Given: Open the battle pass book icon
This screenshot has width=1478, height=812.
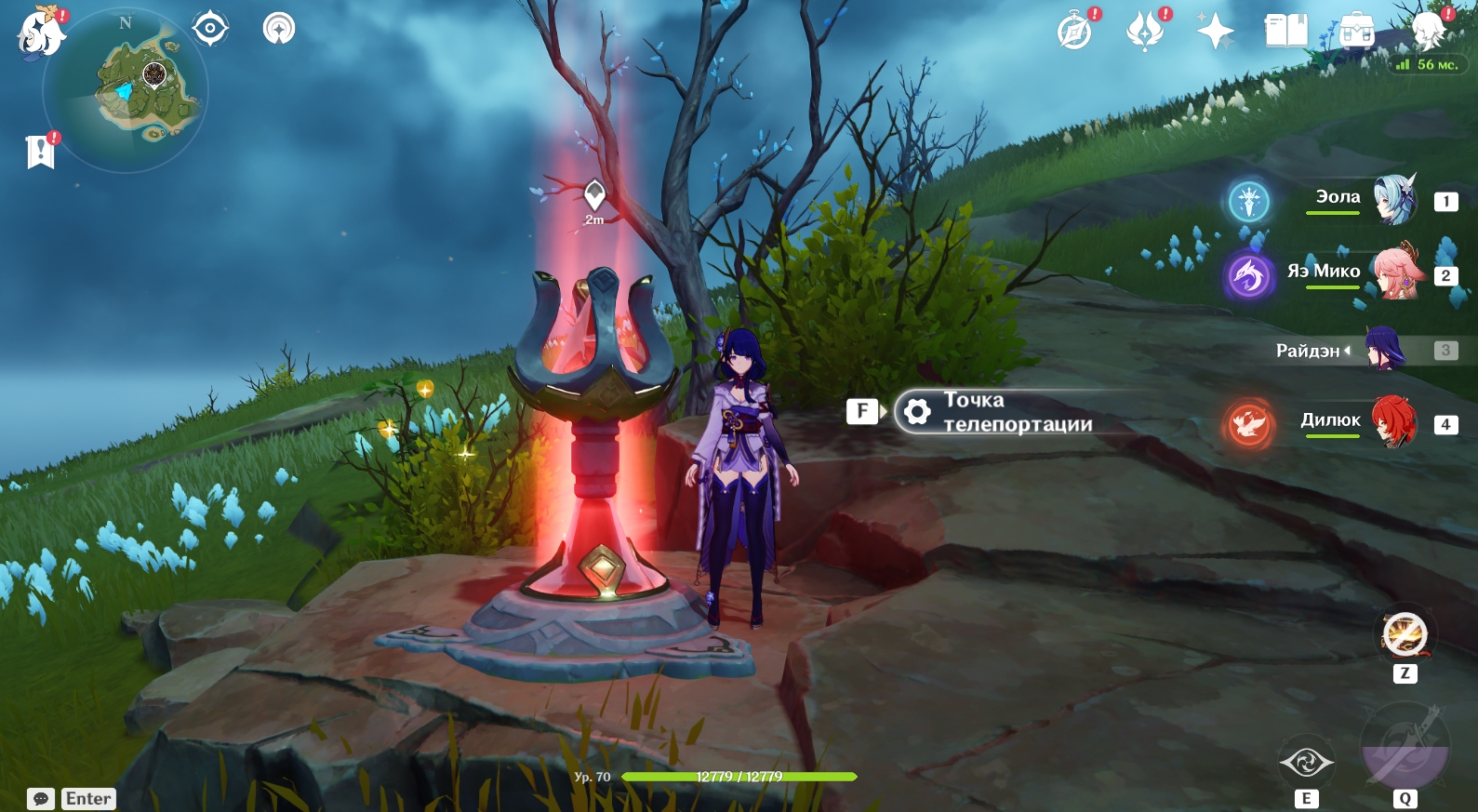Looking at the screenshot, I should pyautogui.click(x=1286, y=32).
